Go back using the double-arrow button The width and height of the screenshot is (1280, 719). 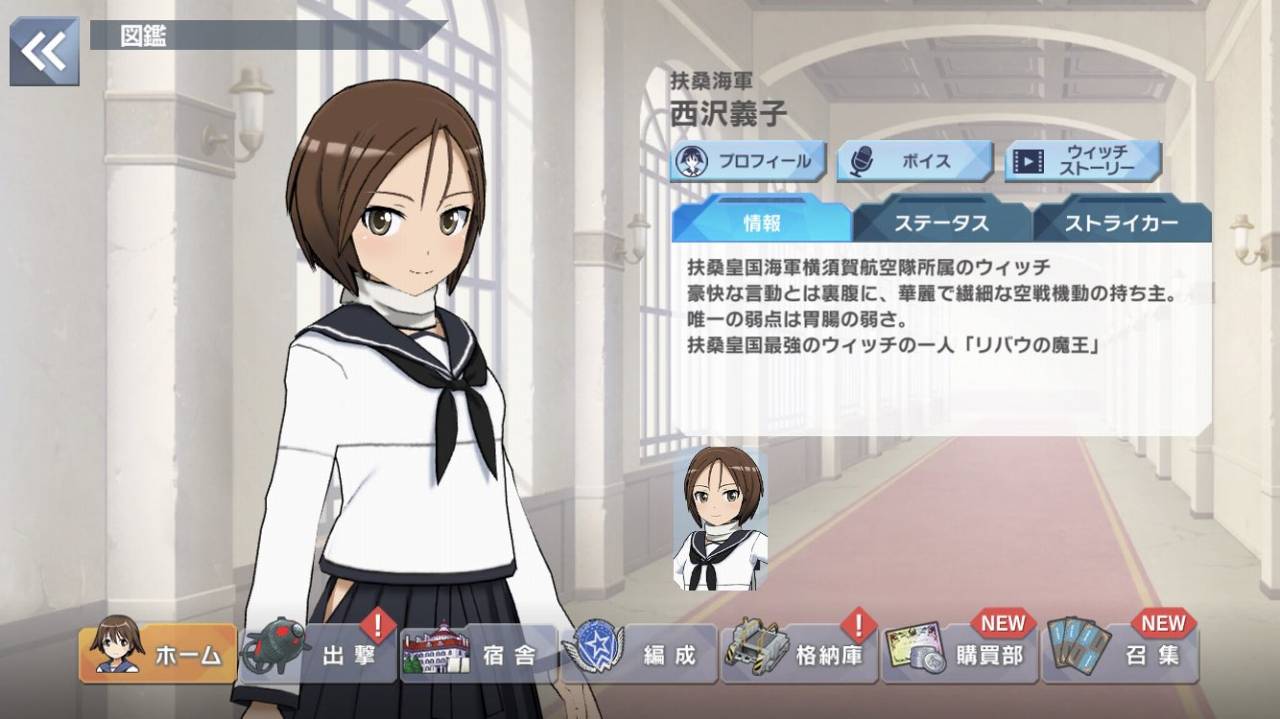tap(44, 50)
